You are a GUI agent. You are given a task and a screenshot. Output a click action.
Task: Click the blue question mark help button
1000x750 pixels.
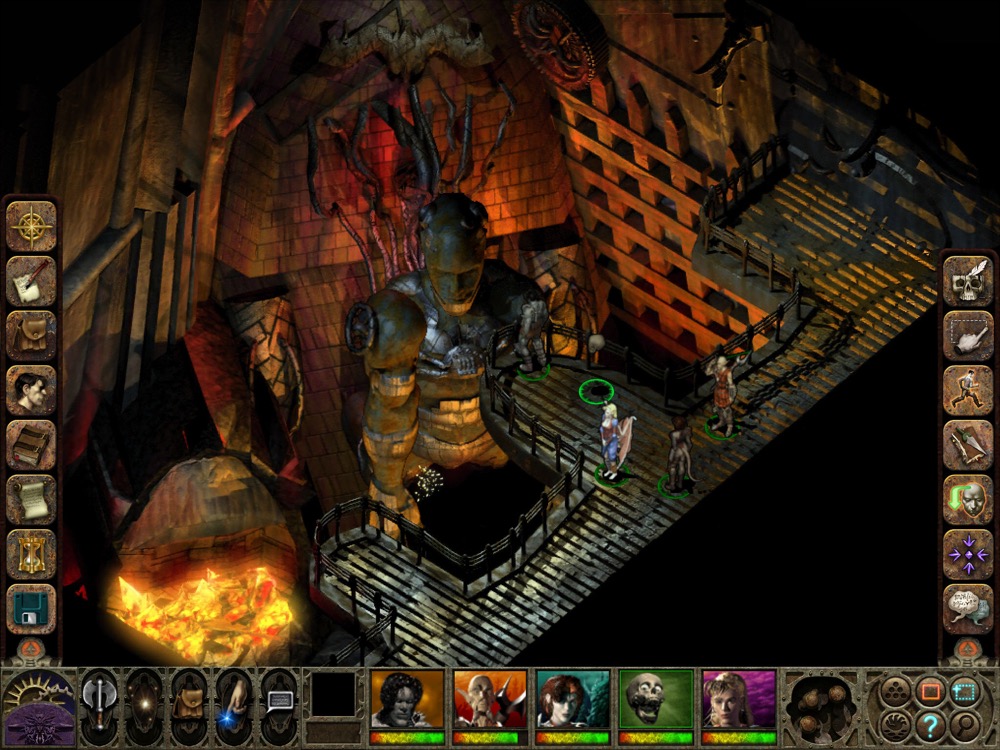pos(929,722)
